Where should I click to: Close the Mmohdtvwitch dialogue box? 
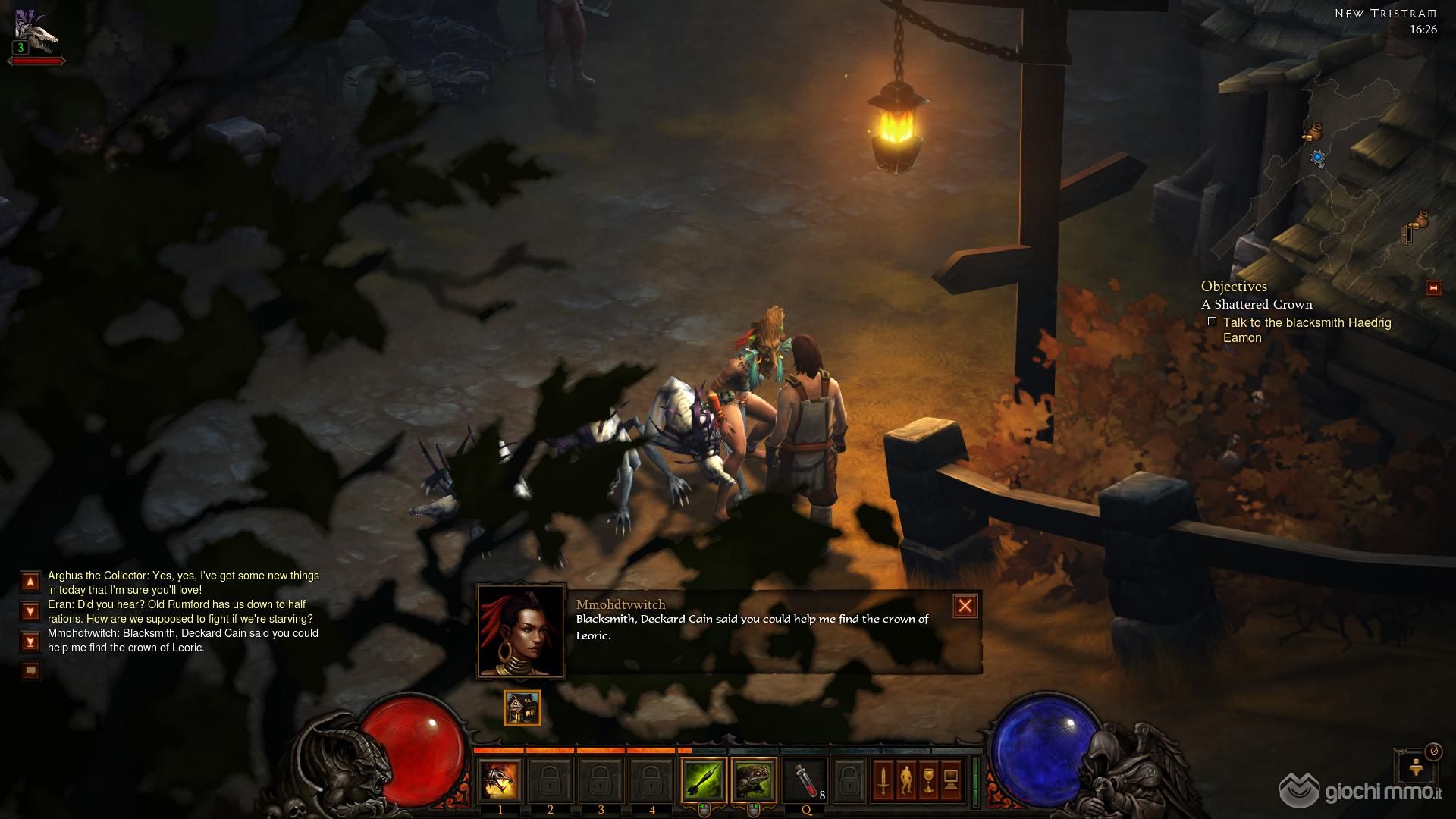point(965,606)
